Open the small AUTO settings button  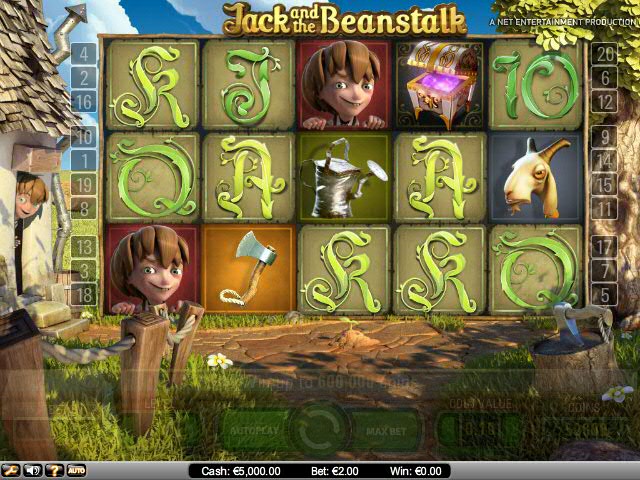[77, 470]
